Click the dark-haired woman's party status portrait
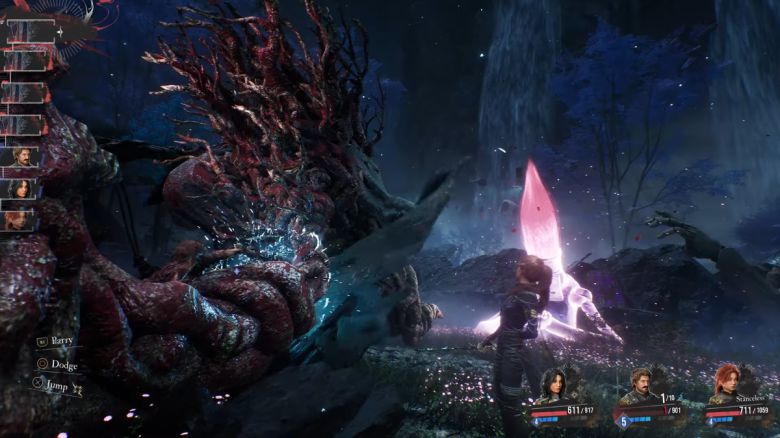Viewport: 780px width, 438px height. point(553,385)
